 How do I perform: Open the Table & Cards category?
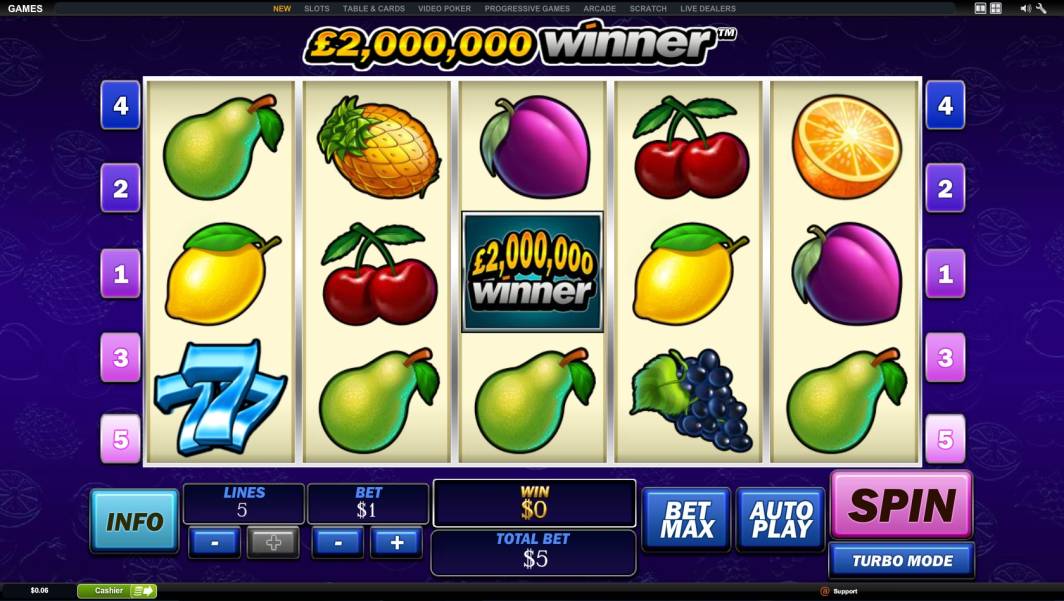373,9
